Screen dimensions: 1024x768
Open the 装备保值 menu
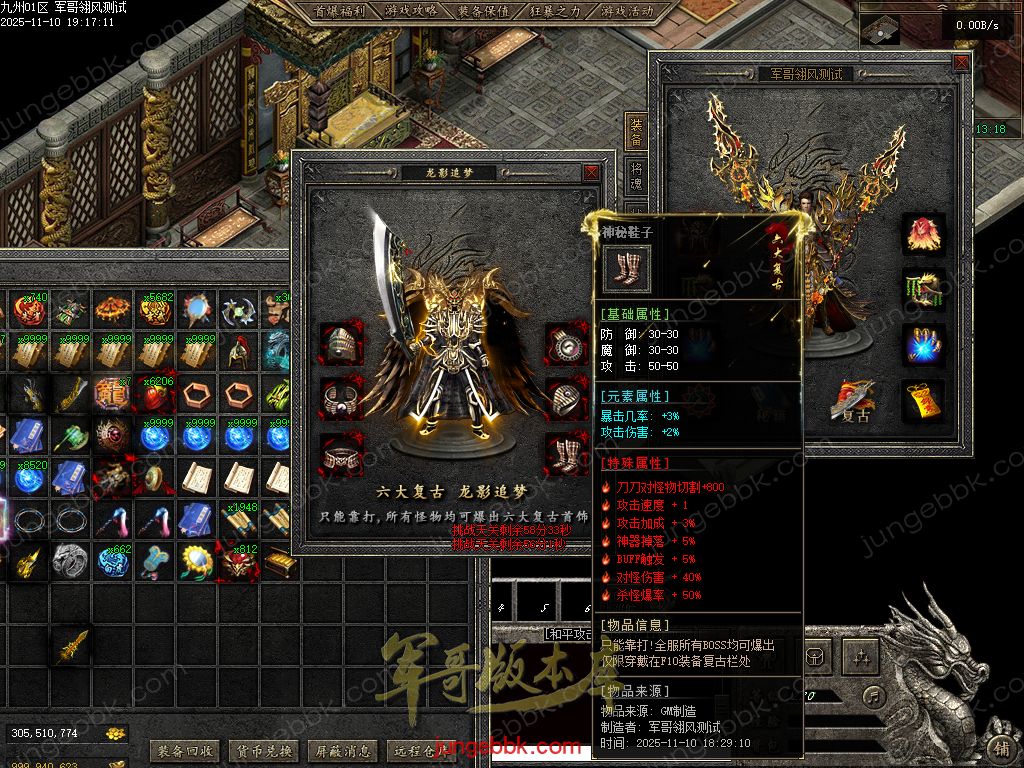point(484,11)
